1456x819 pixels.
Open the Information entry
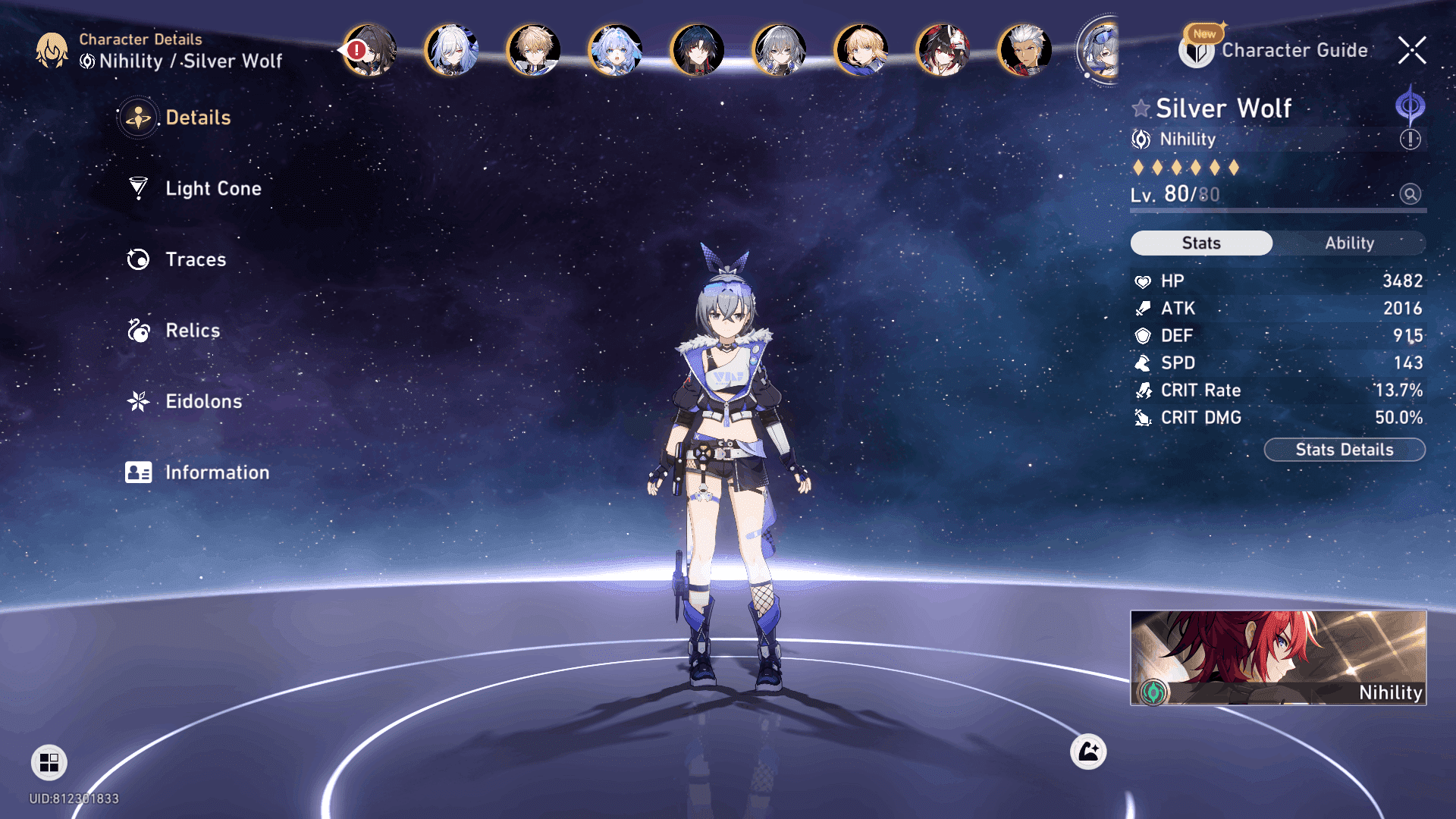point(216,472)
